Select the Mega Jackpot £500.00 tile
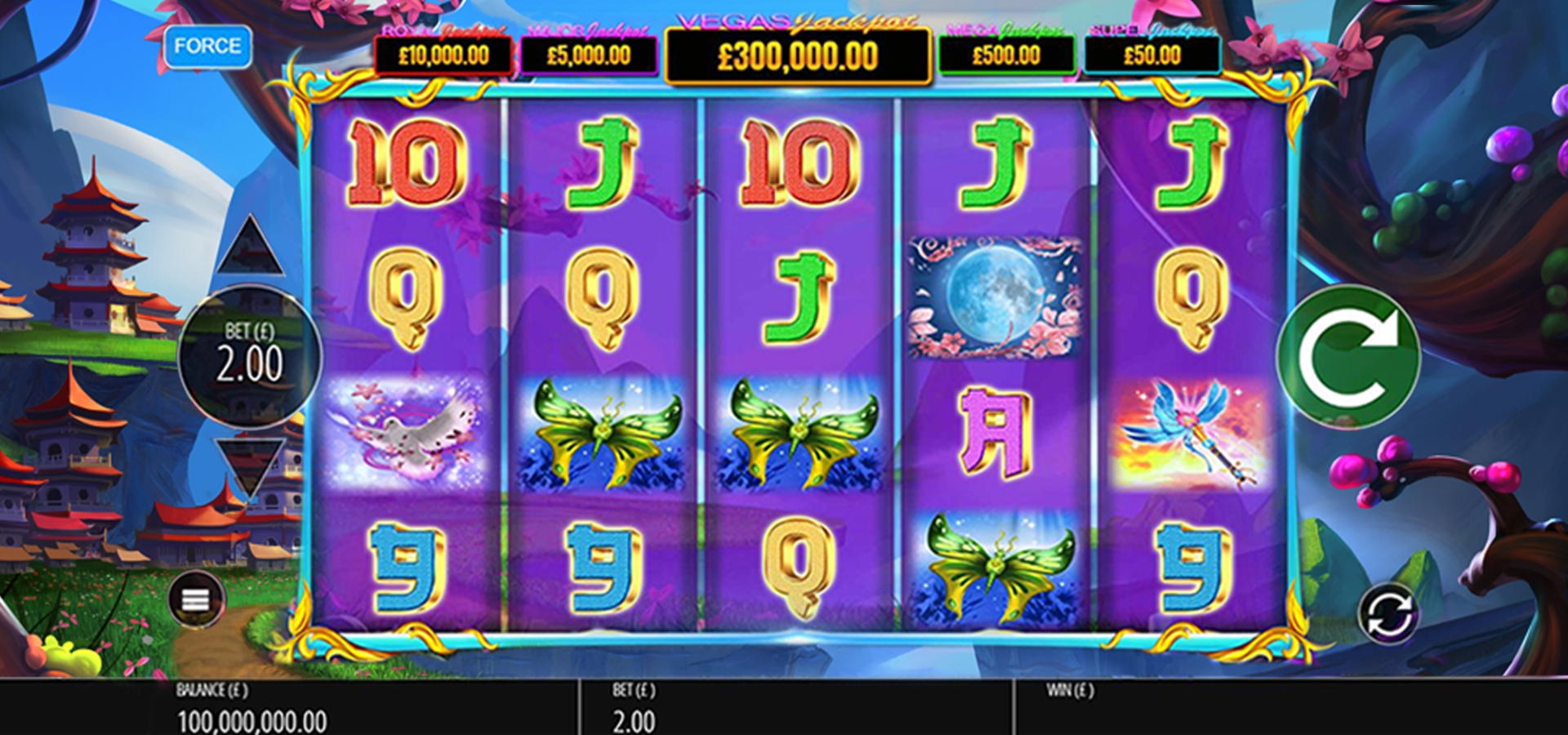This screenshot has height=735, width=1568. (x=1006, y=55)
